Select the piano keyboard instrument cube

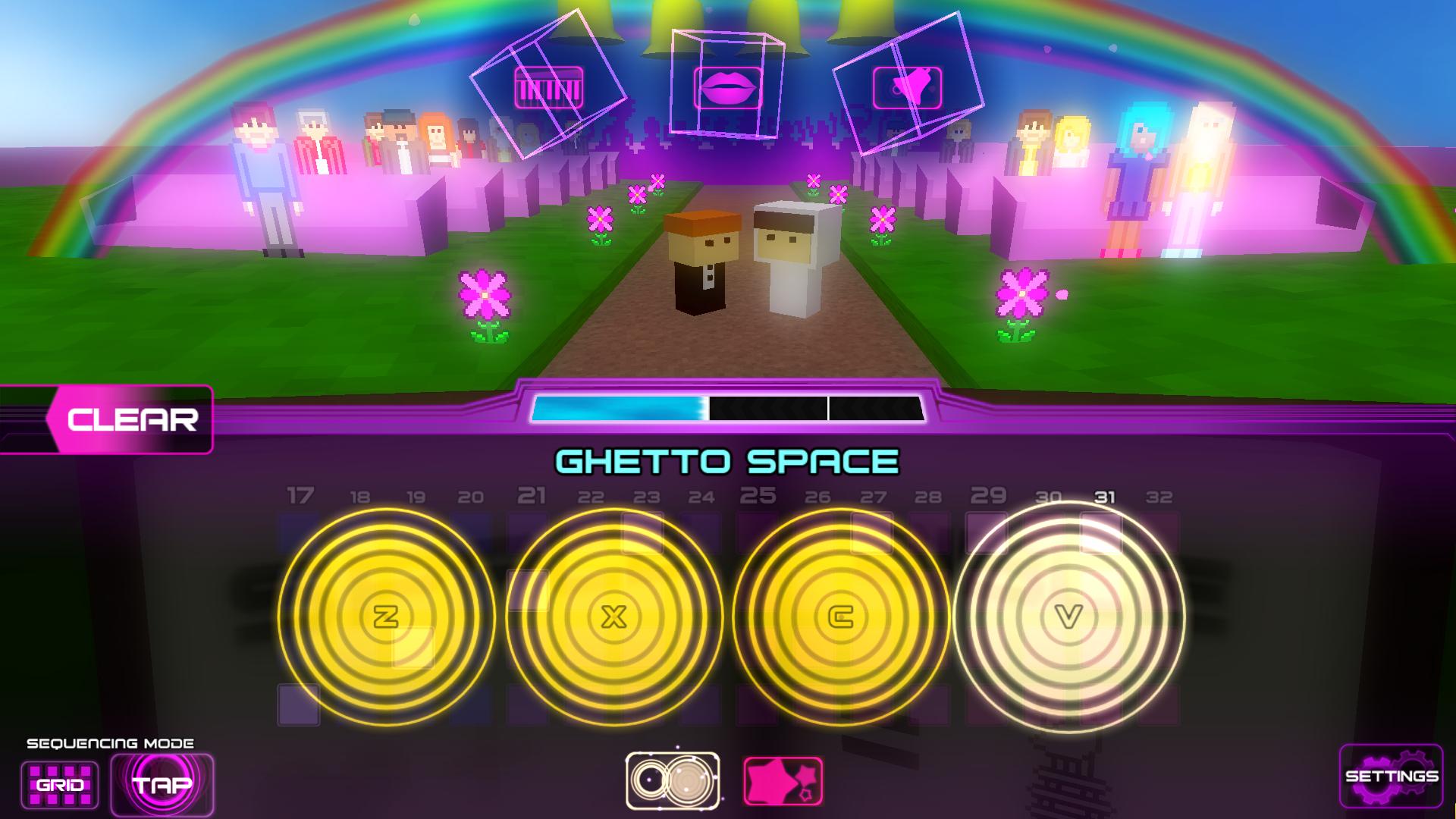(x=548, y=86)
